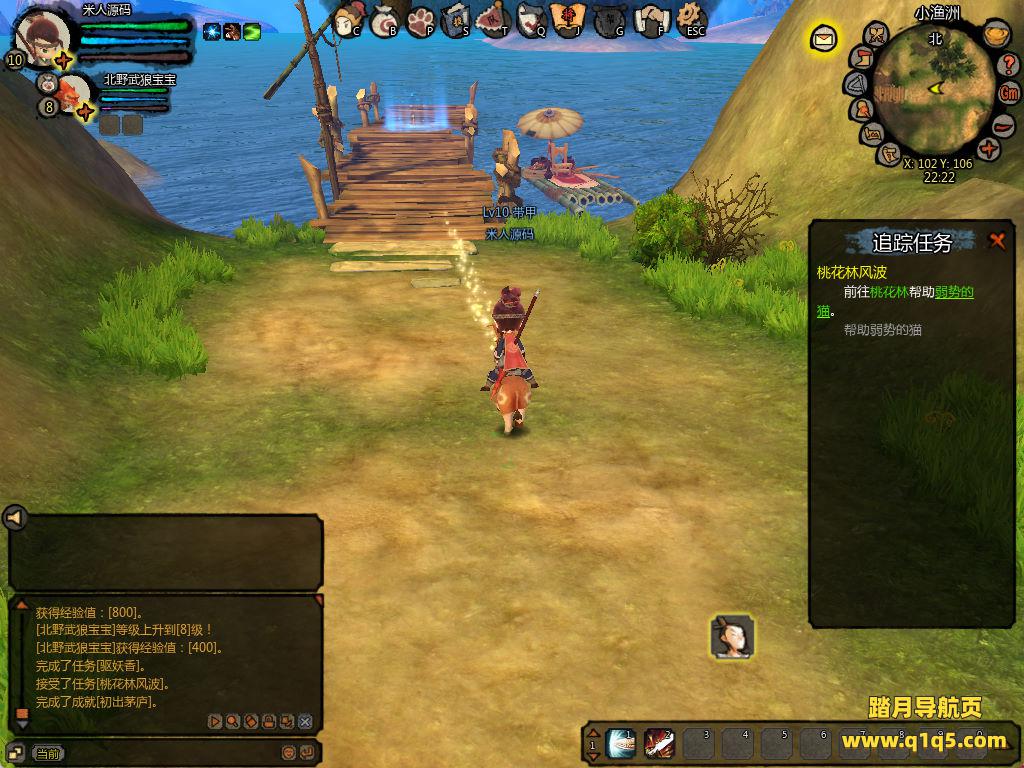Open the glowing mail envelope icon
The height and width of the screenshot is (768, 1024).
[824, 39]
